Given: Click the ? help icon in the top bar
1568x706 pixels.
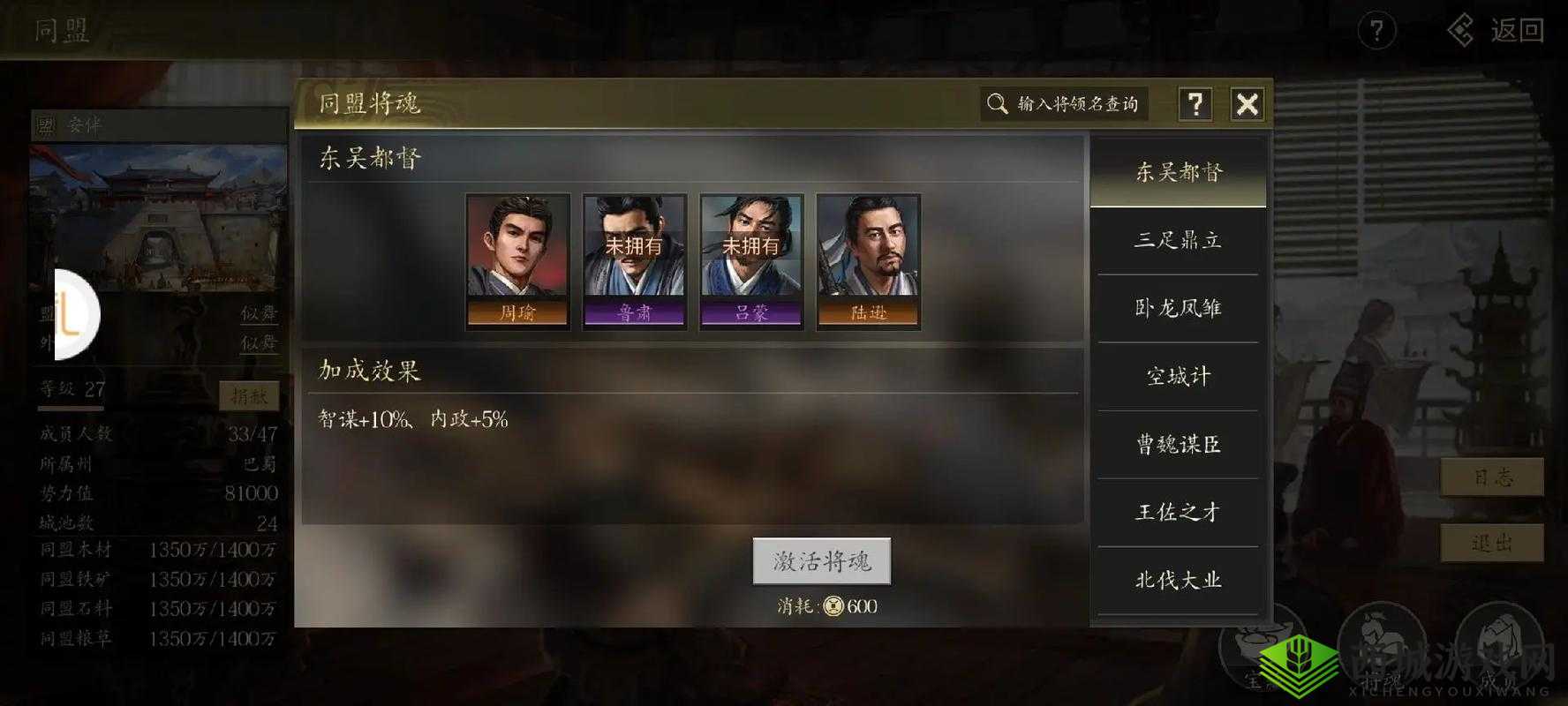Looking at the screenshot, I should 1376,31.
